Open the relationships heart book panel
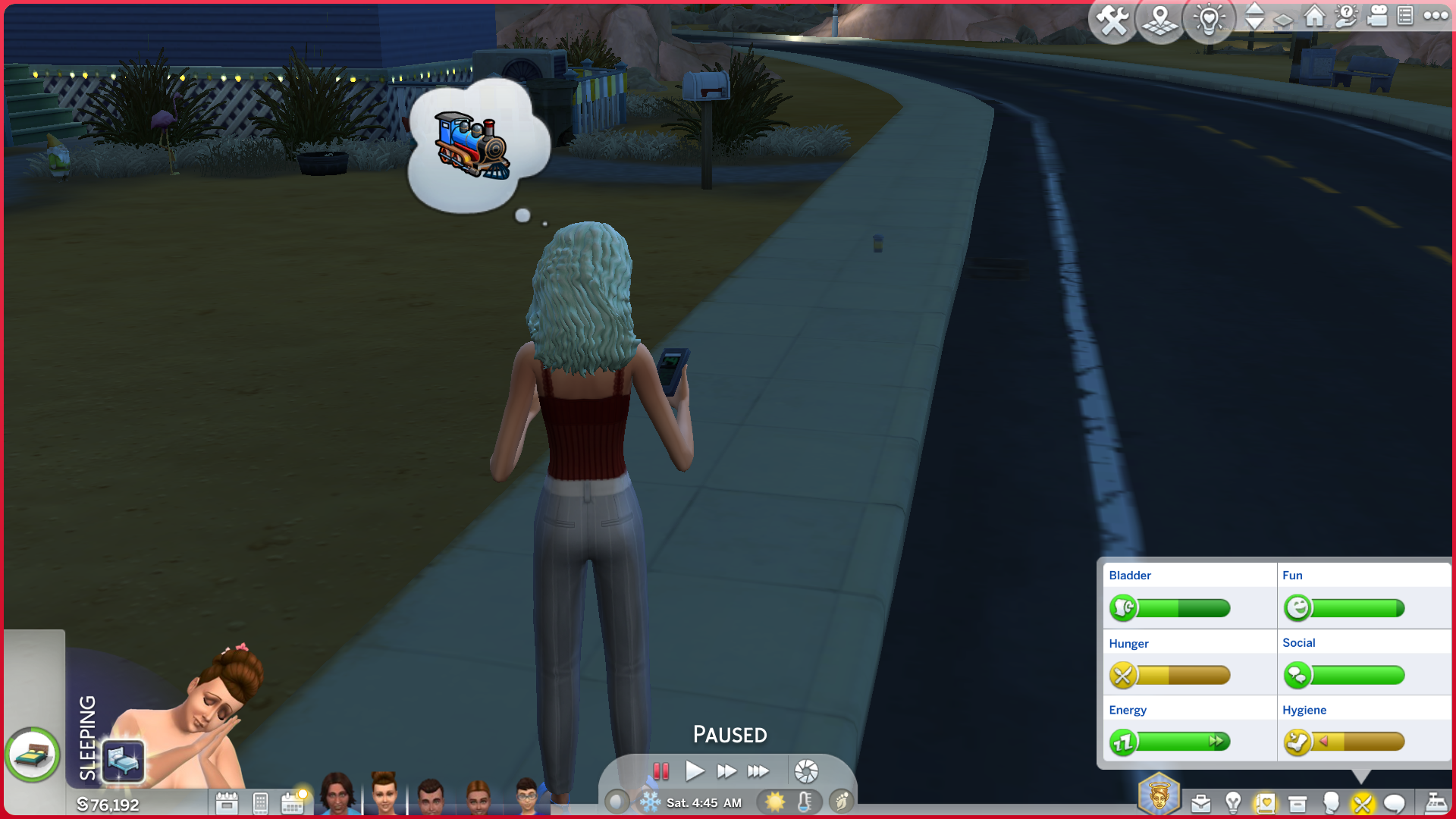1456x819 pixels. [x=1265, y=803]
